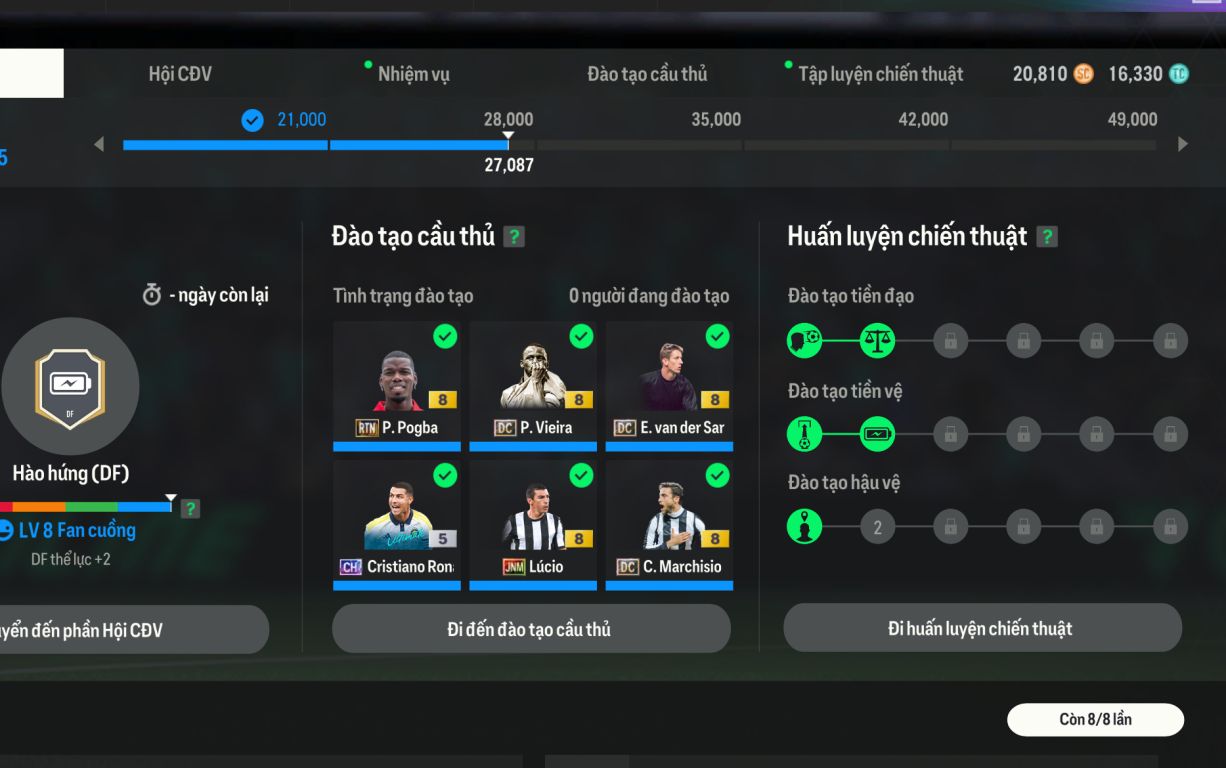Select the battery node in midfielder training
1226x768 pixels.
coord(877,434)
